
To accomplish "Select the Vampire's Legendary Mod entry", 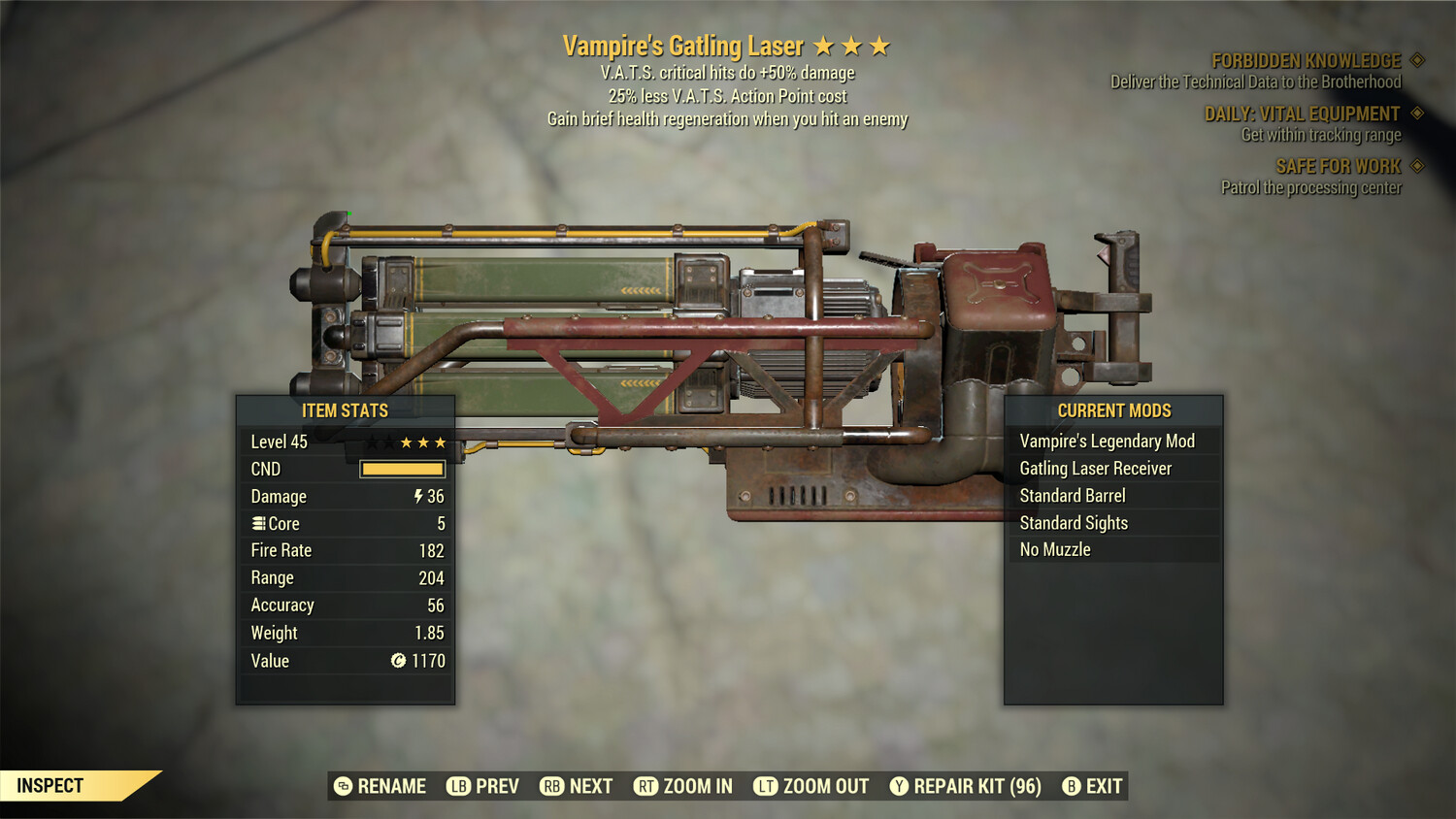I will click(x=1107, y=441).
